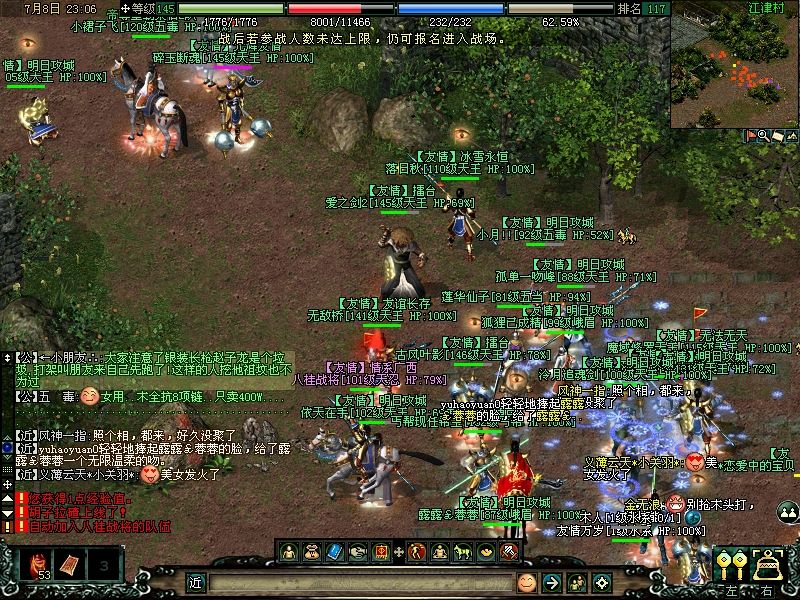Use the brown book quick slot item

point(73,566)
